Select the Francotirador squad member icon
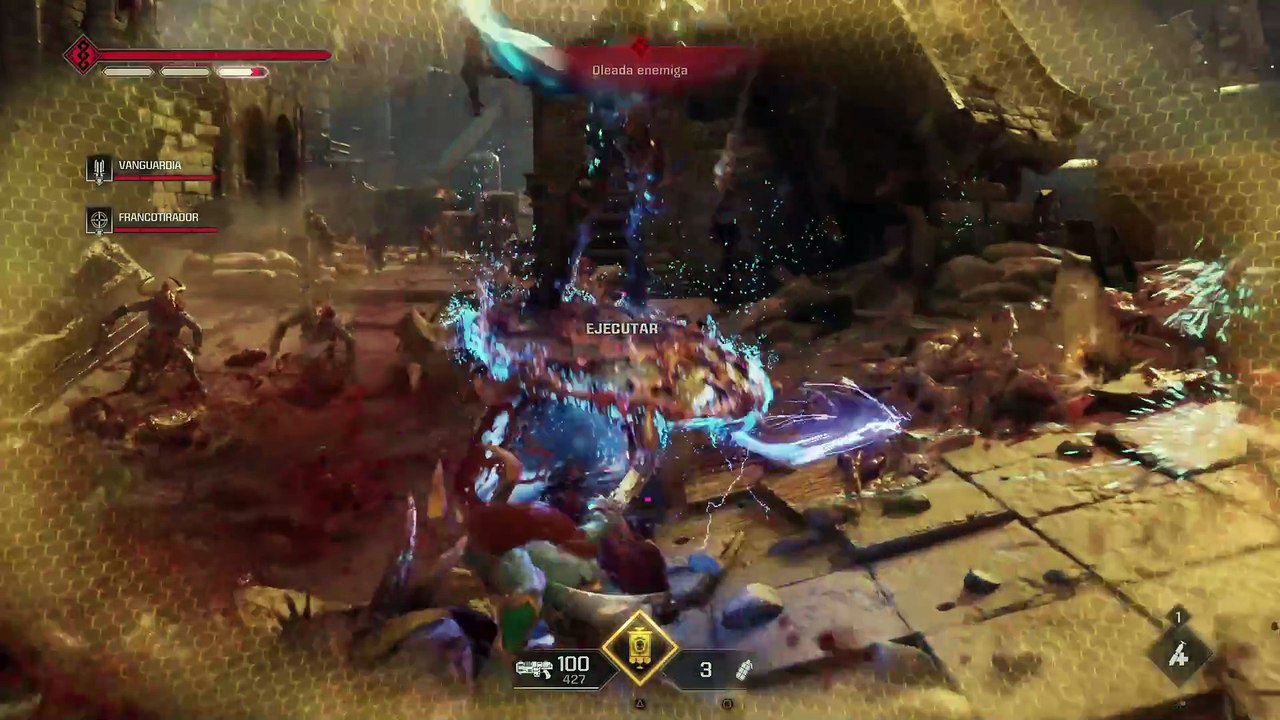1280x720 pixels. click(x=99, y=220)
